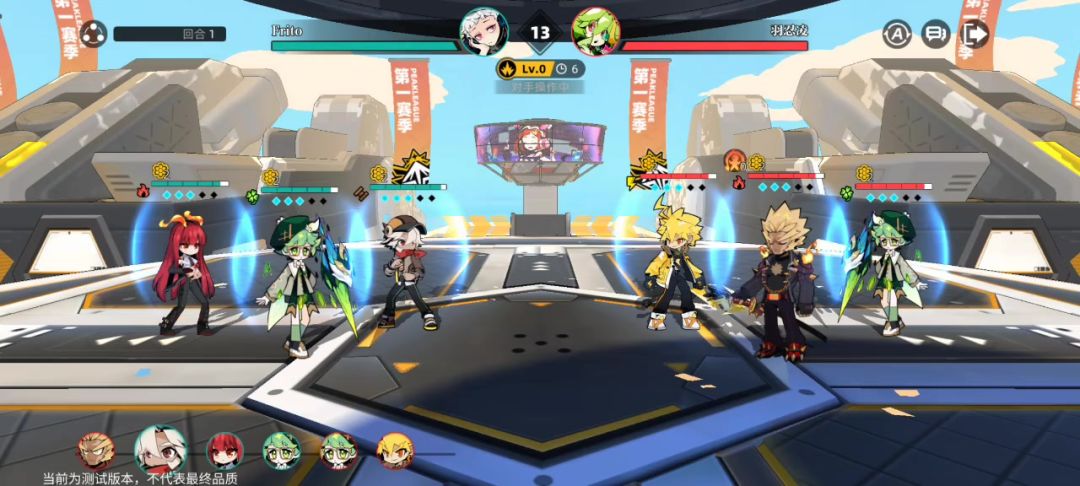Pick the tan spiky-haired brawler turn order portrait
The image size is (1080, 486).
(x=96, y=451)
